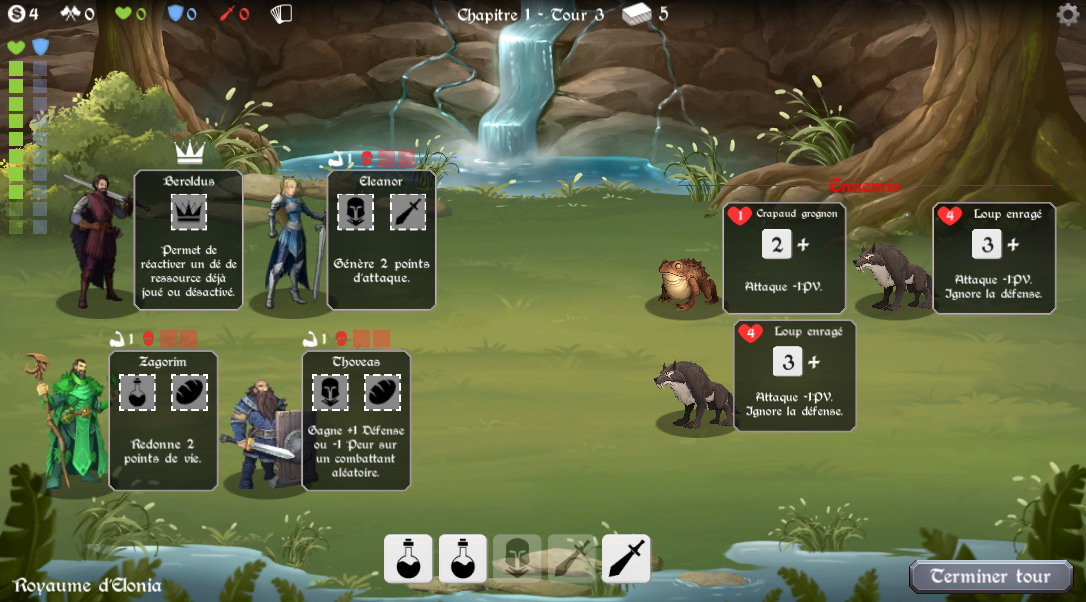Select Eleanor's helmet die slot
1086x602 pixels.
coord(355,212)
